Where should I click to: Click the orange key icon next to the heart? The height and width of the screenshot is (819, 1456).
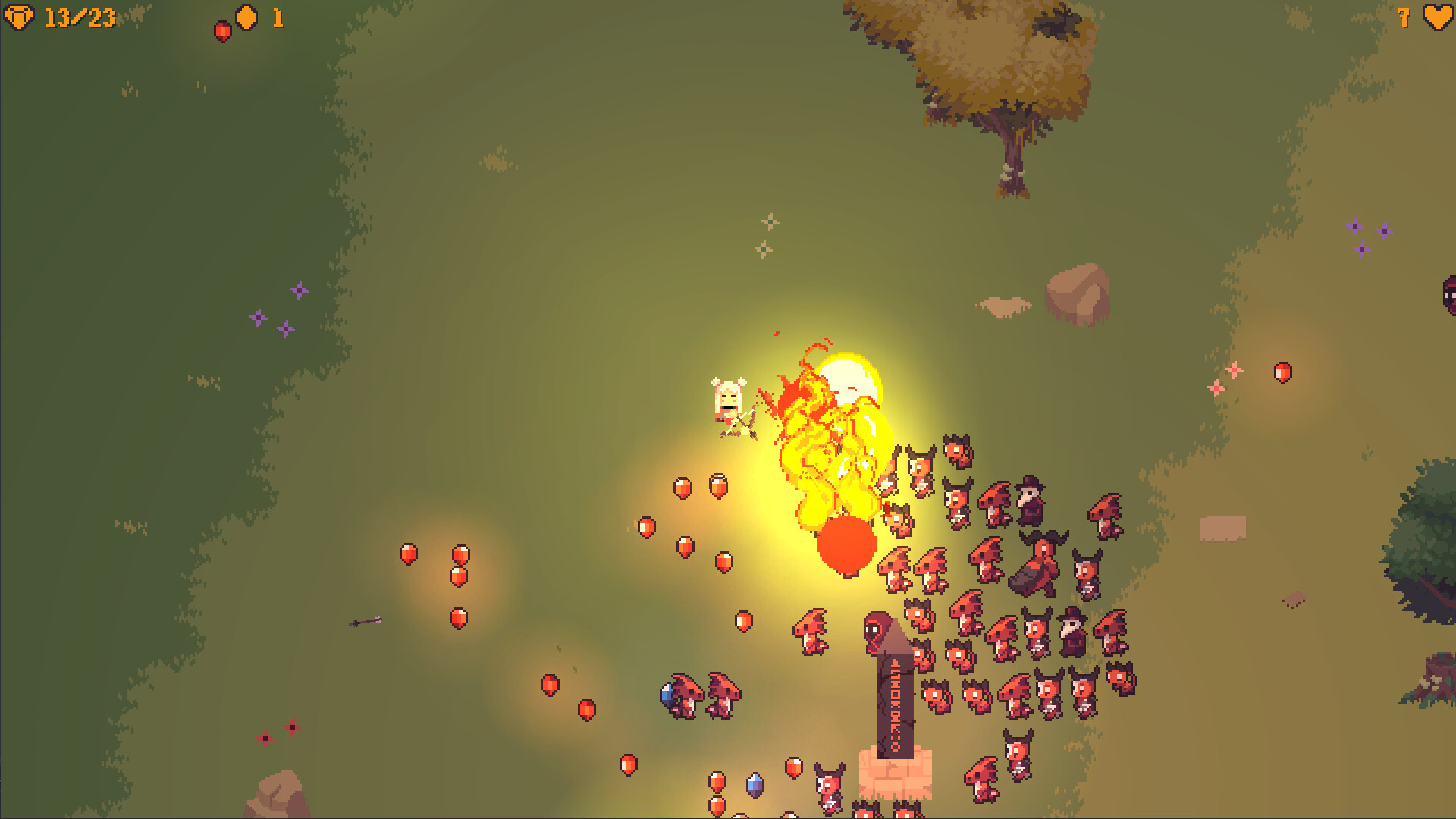click(x=1404, y=17)
